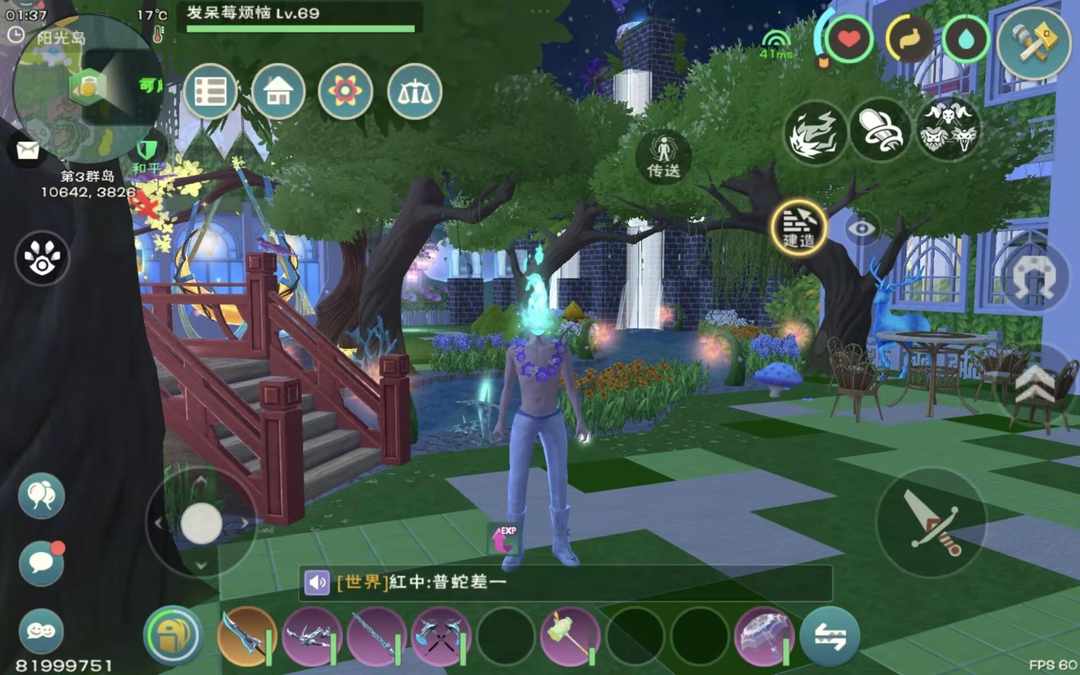
Task: Open the balance scales icon
Action: (x=414, y=92)
